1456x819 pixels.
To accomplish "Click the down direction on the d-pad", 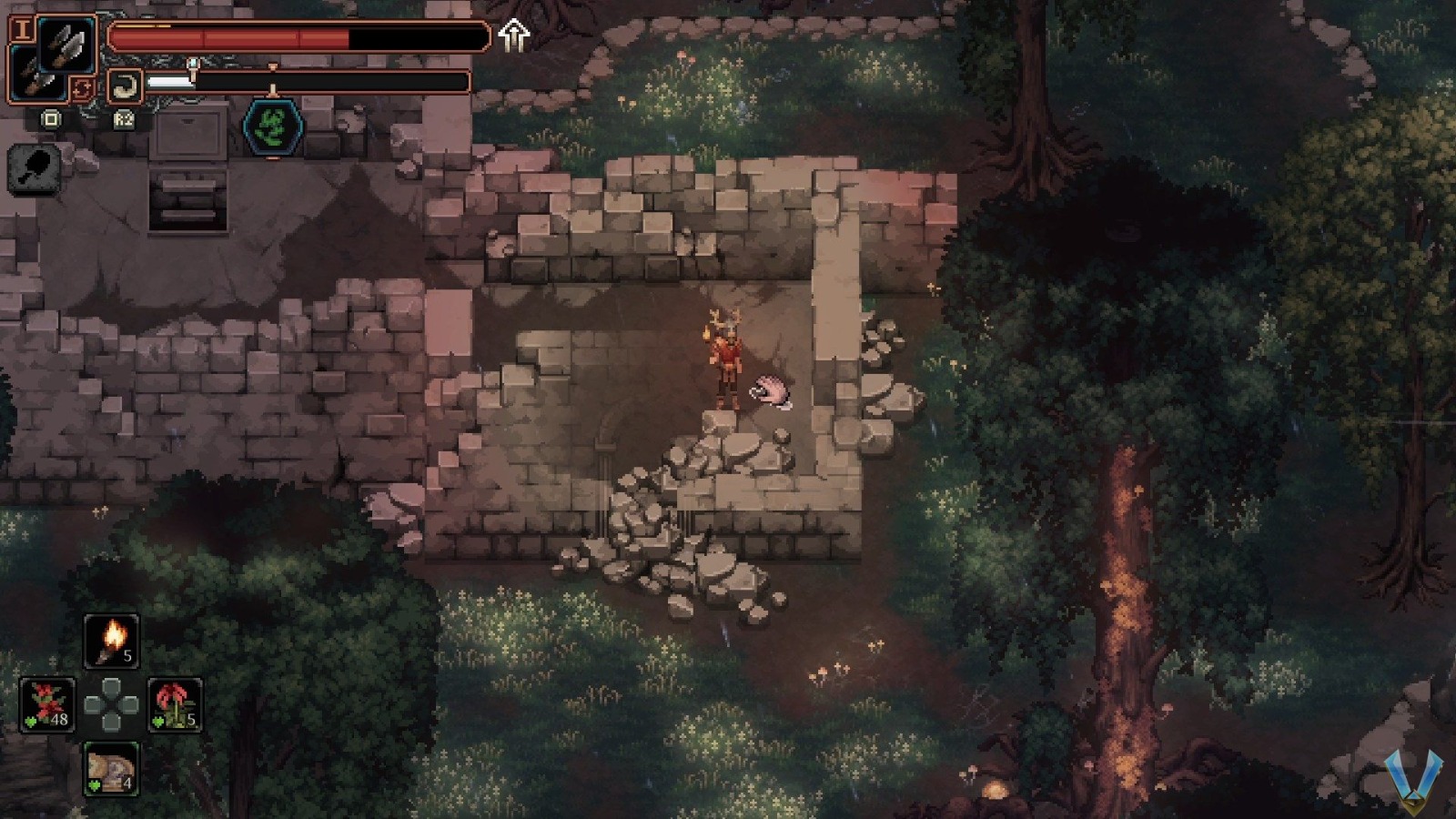I will (x=111, y=724).
